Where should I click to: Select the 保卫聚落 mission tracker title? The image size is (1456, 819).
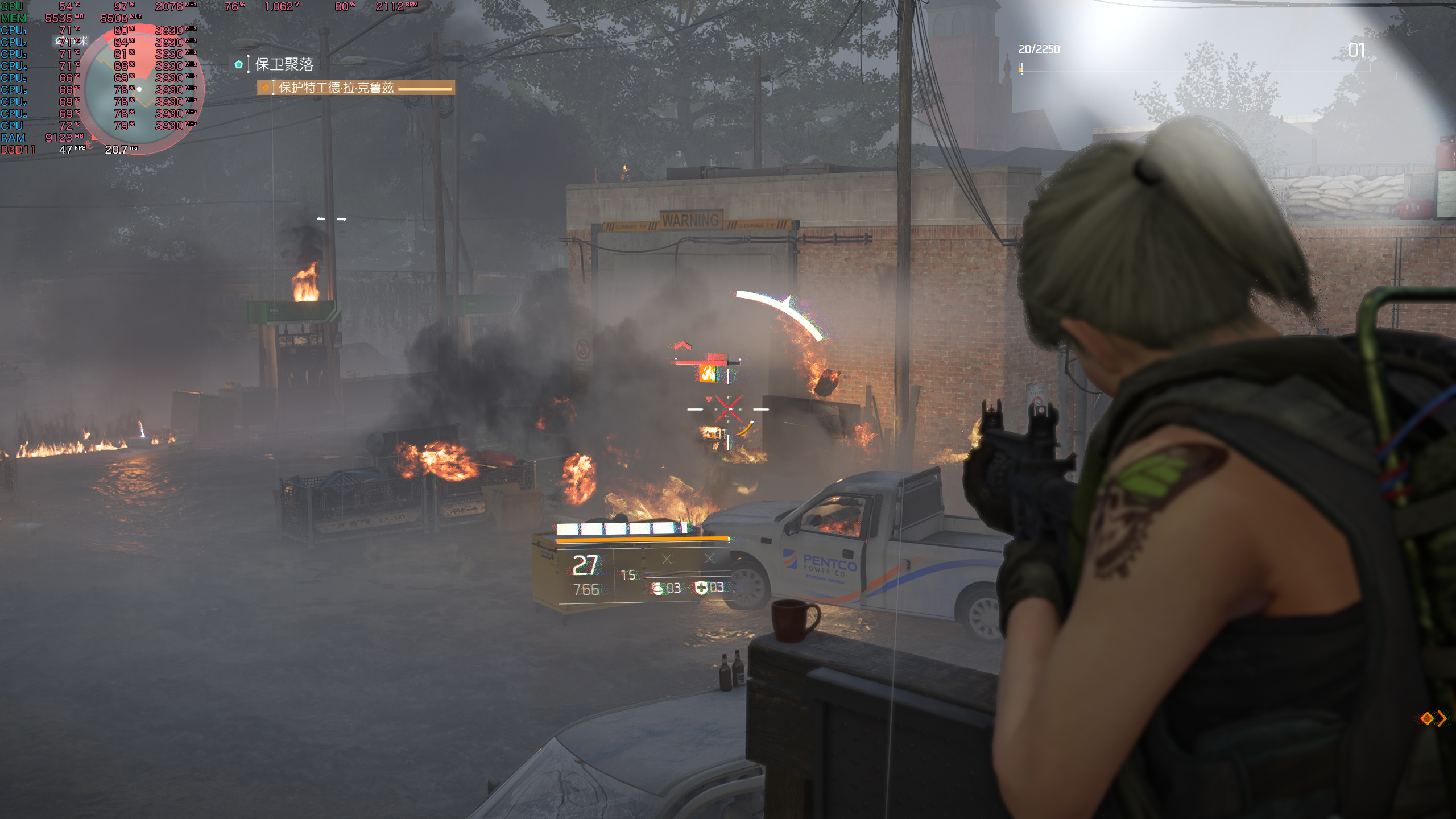click(x=284, y=64)
